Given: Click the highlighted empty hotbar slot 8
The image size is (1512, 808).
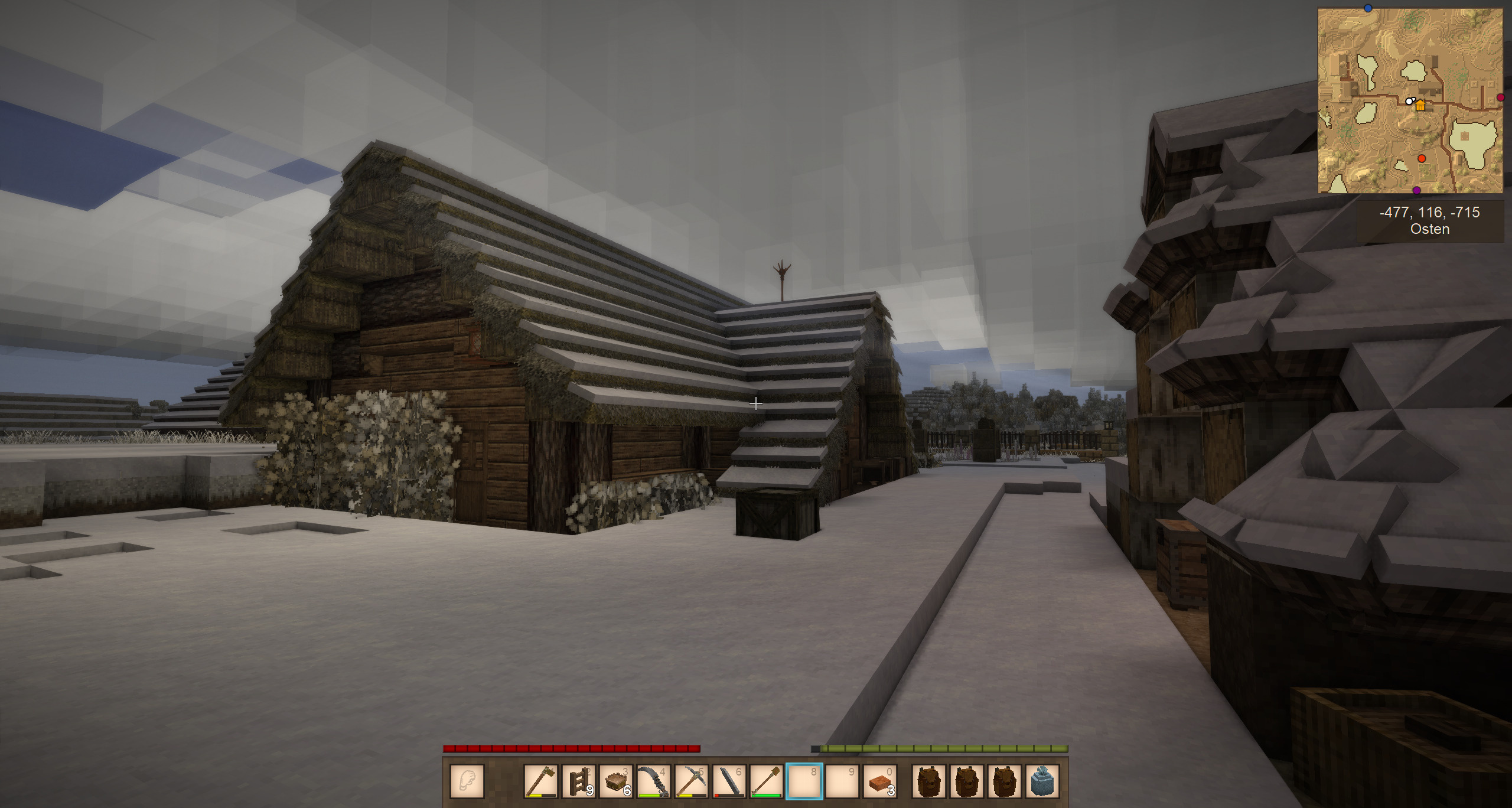Looking at the screenshot, I should 804,781.
